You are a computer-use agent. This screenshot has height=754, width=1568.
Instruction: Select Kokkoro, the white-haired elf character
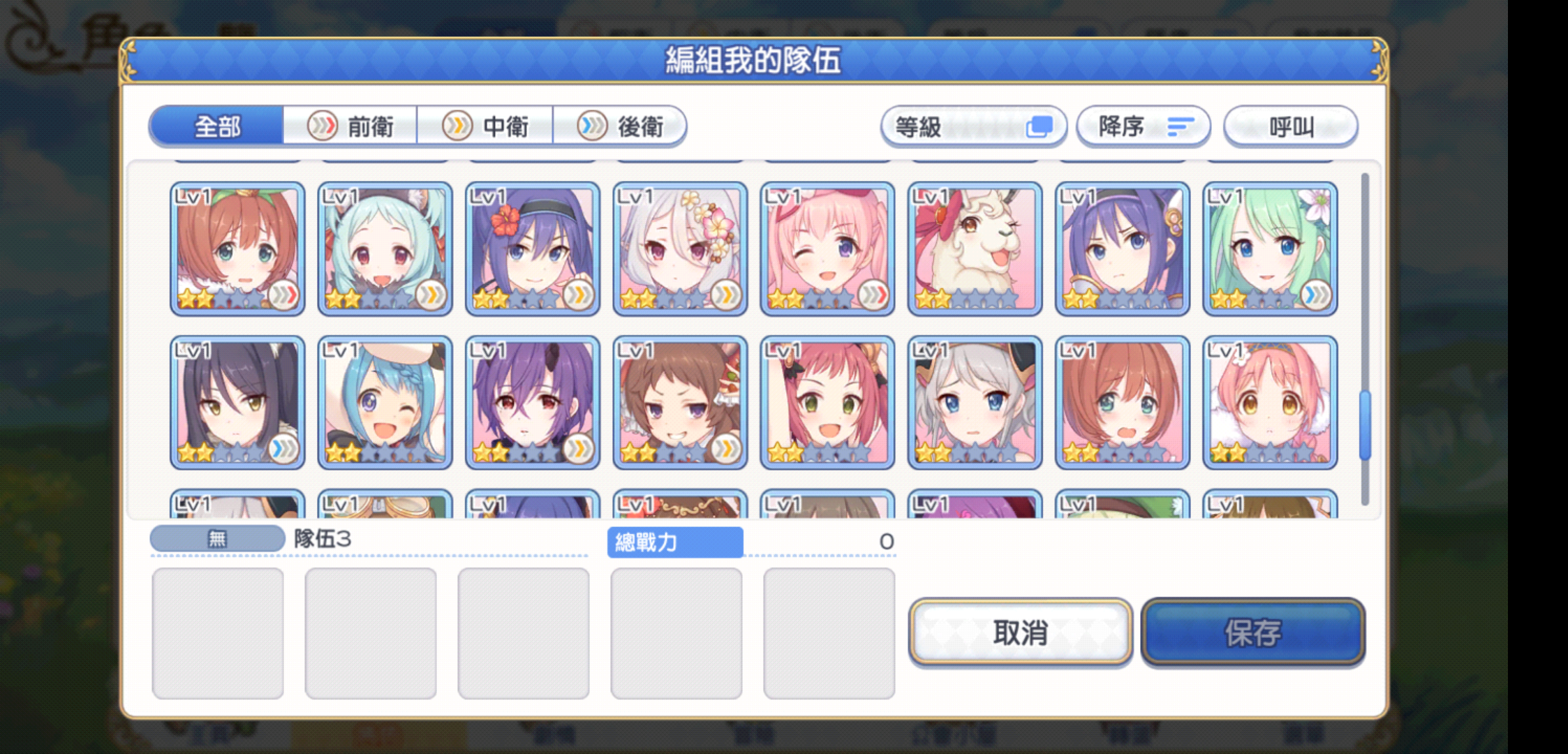[x=679, y=248]
